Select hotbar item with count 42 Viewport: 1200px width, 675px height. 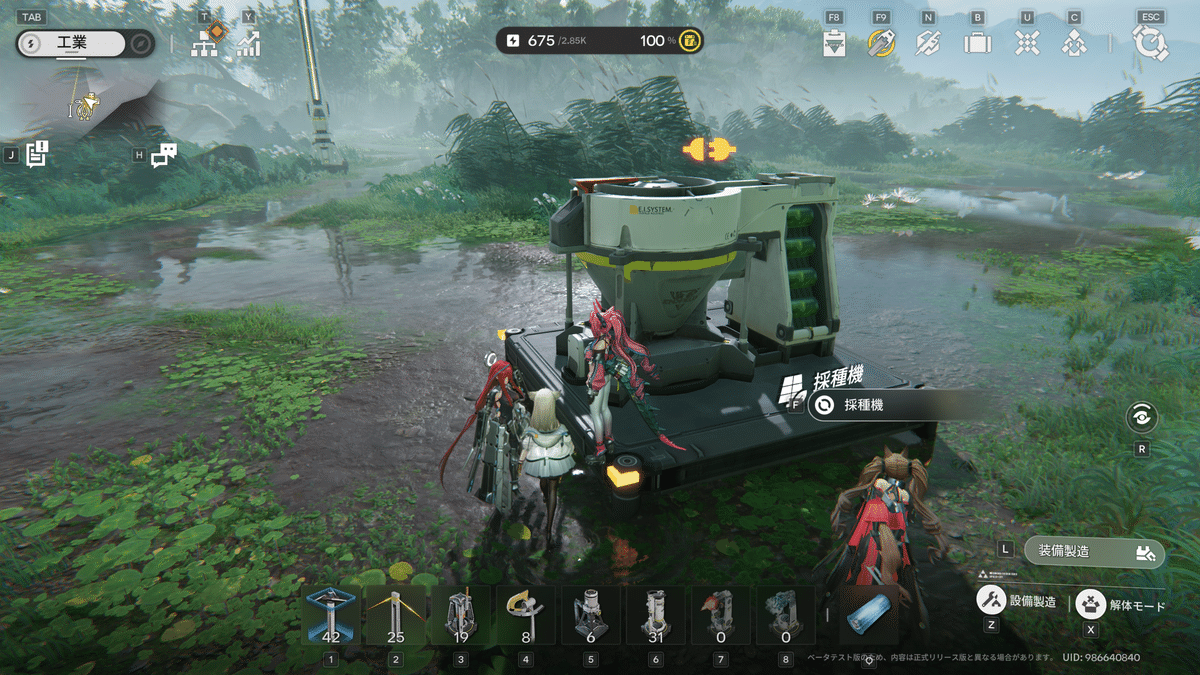point(331,614)
